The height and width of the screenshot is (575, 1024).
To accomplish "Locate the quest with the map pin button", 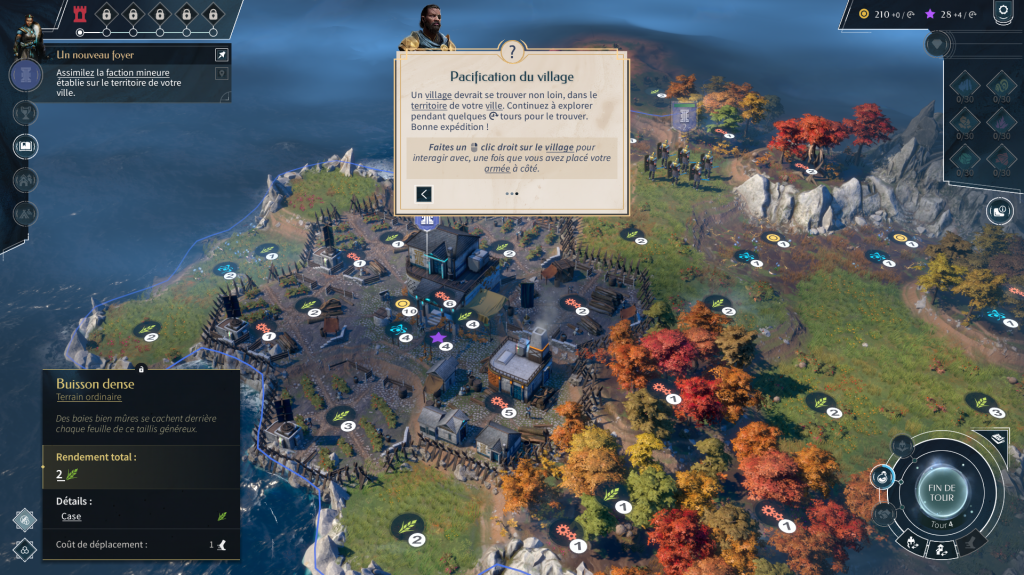I will click(221, 73).
